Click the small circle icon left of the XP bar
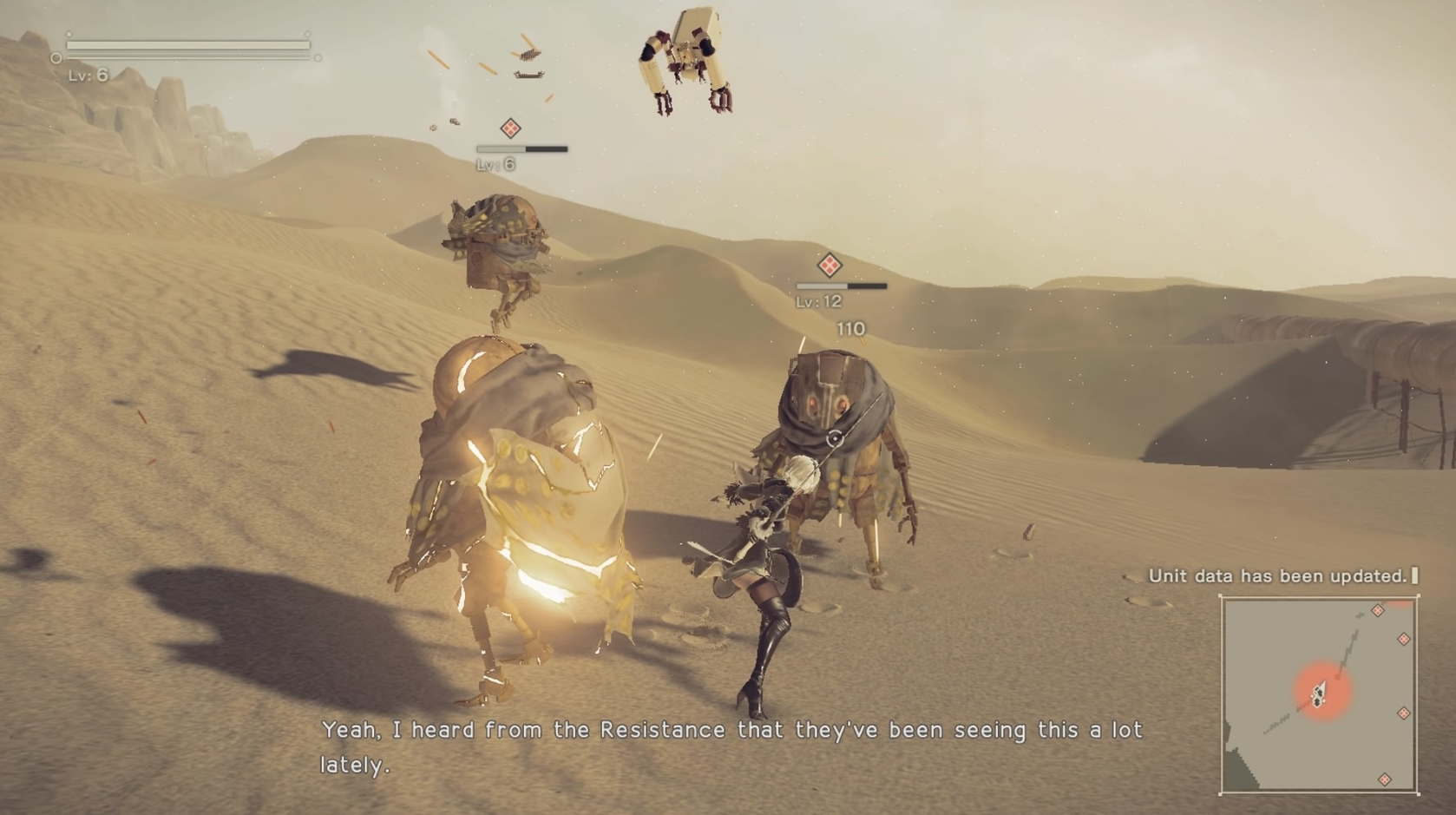This screenshot has height=815, width=1456. (56, 57)
